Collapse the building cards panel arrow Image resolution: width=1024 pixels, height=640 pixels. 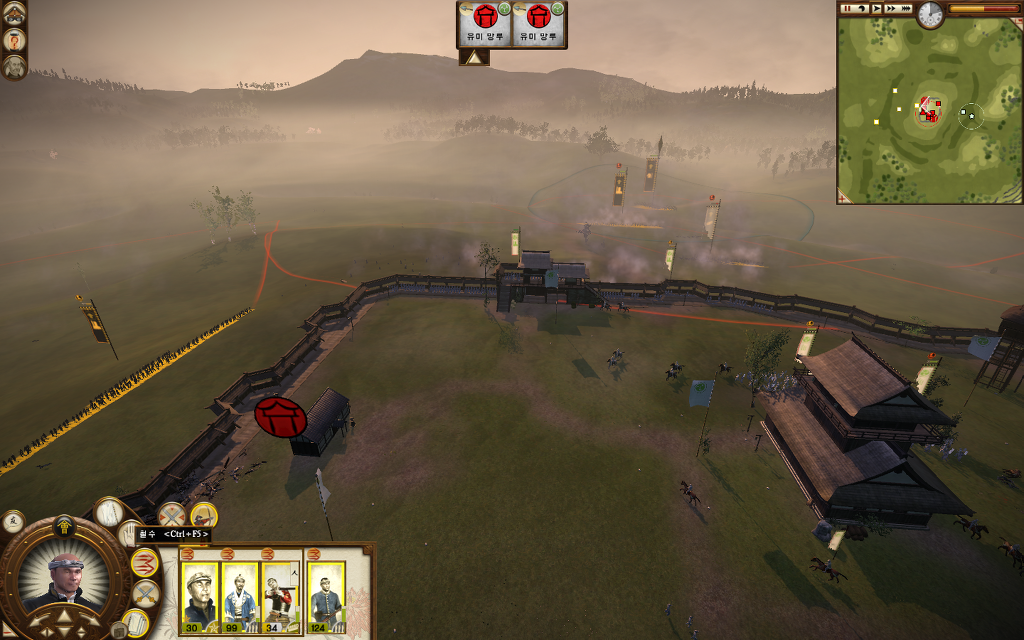473,58
